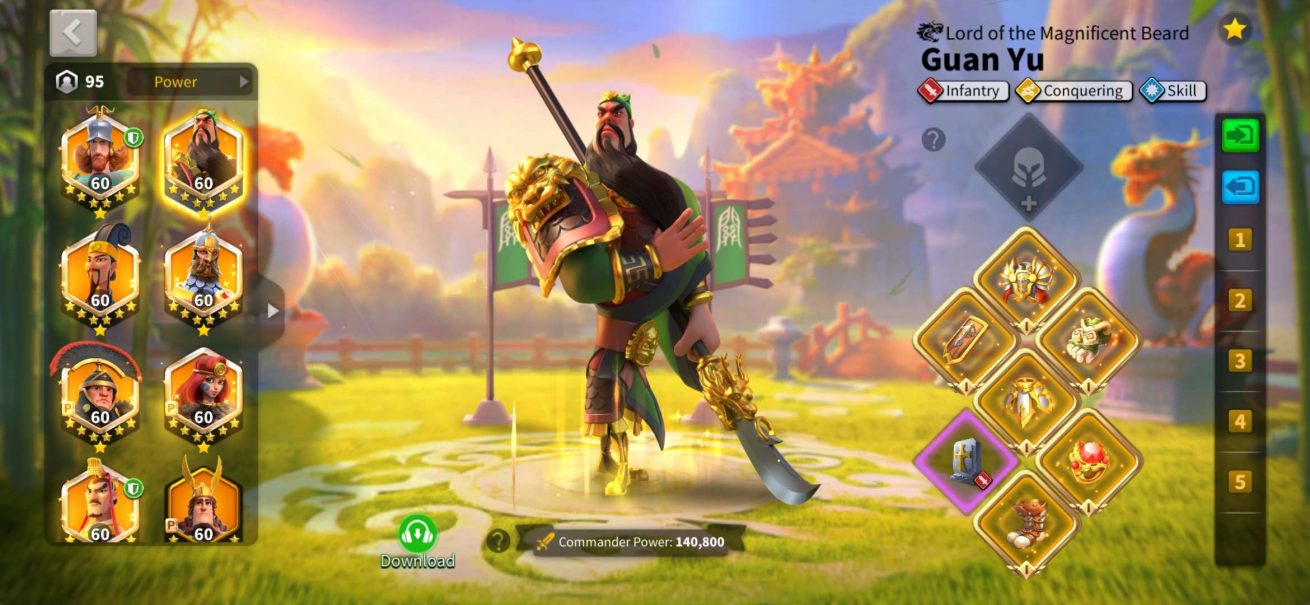Viewport: 1310px width, 605px height.
Task: Open the boots equipment slot
Action: tap(1026, 522)
